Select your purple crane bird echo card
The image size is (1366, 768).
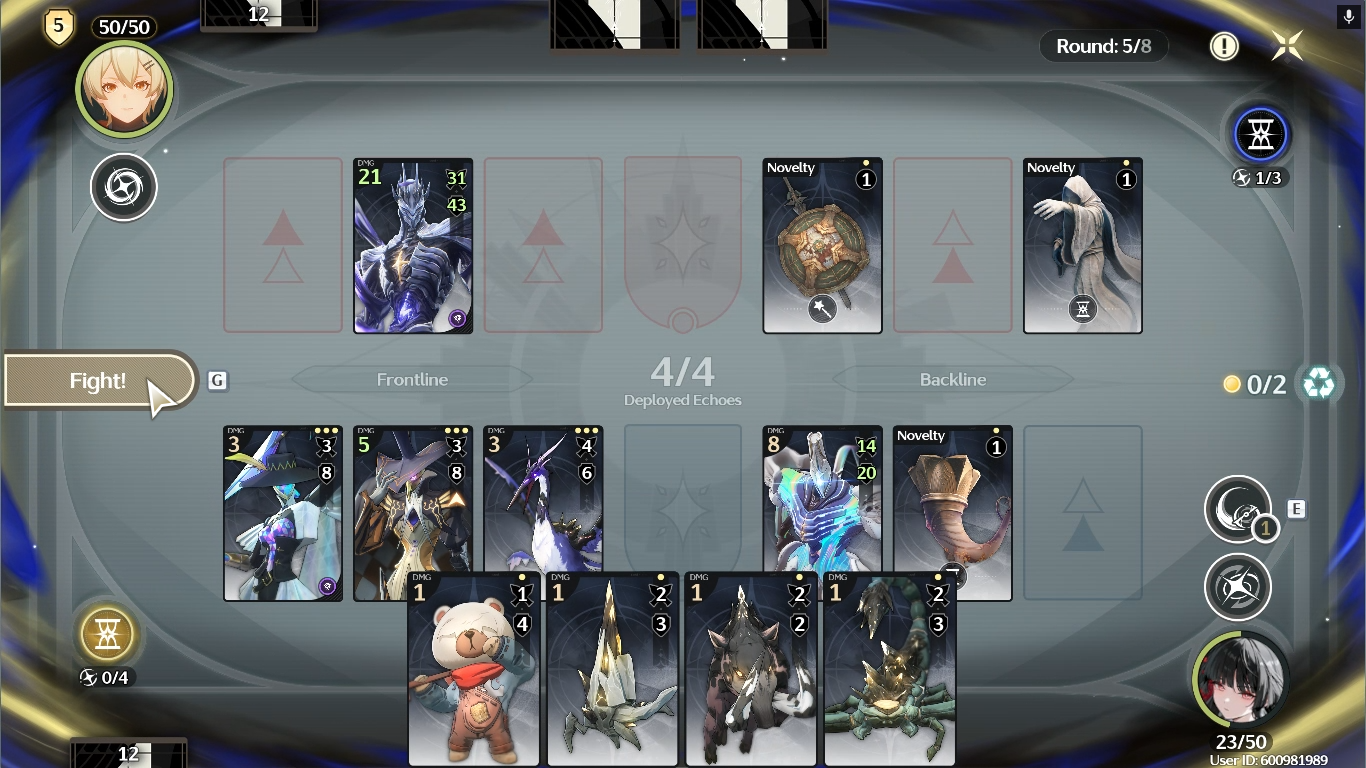(543, 500)
